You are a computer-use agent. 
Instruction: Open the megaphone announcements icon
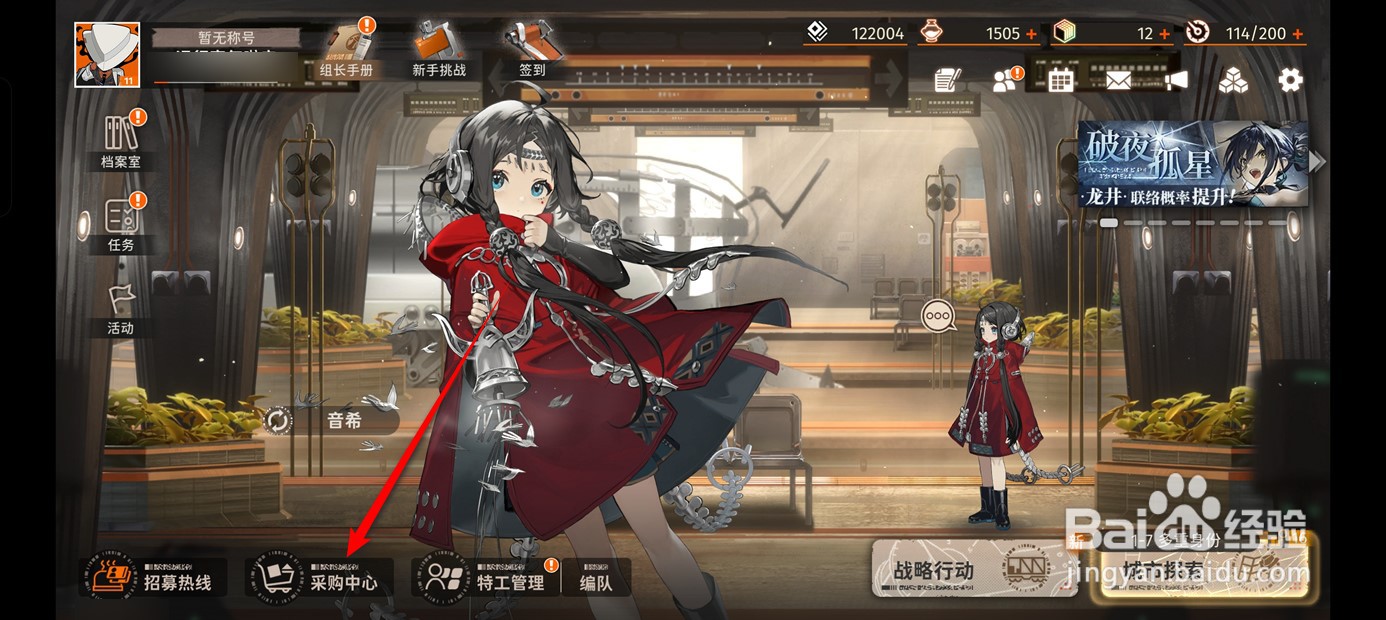coord(1176,80)
